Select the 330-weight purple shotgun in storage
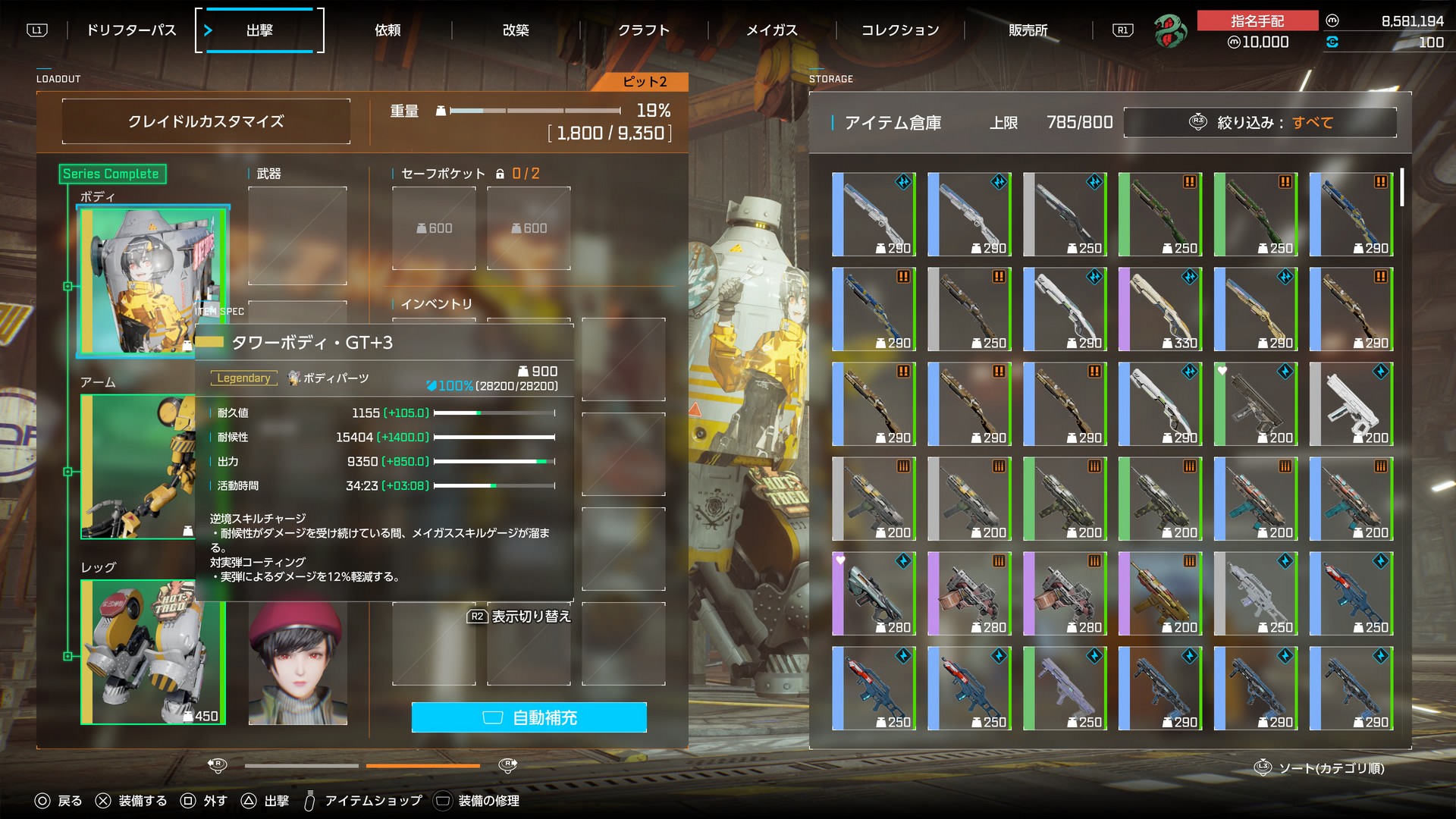This screenshot has height=819, width=1456. [x=1159, y=309]
